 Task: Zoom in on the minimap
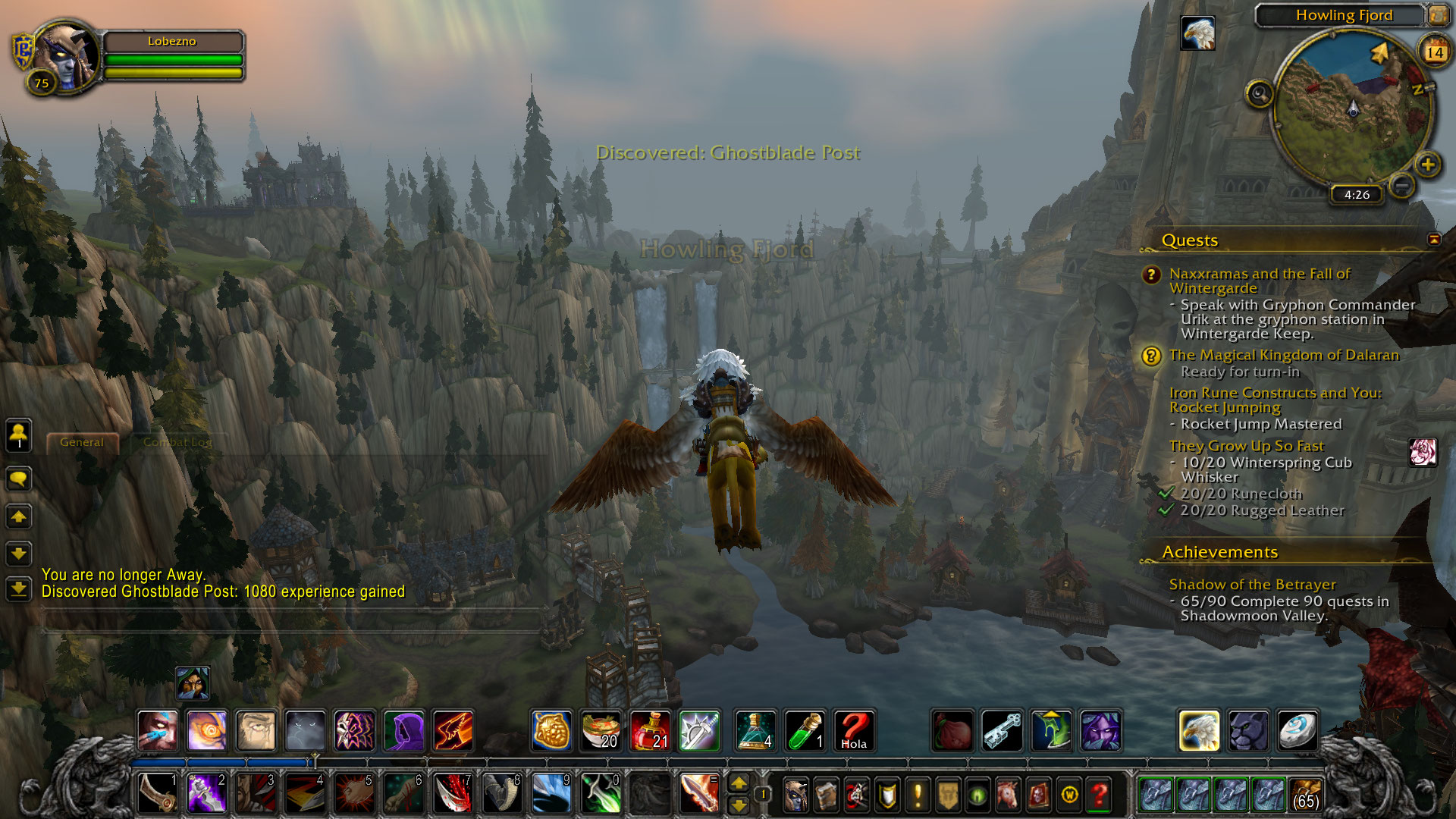point(1427,164)
